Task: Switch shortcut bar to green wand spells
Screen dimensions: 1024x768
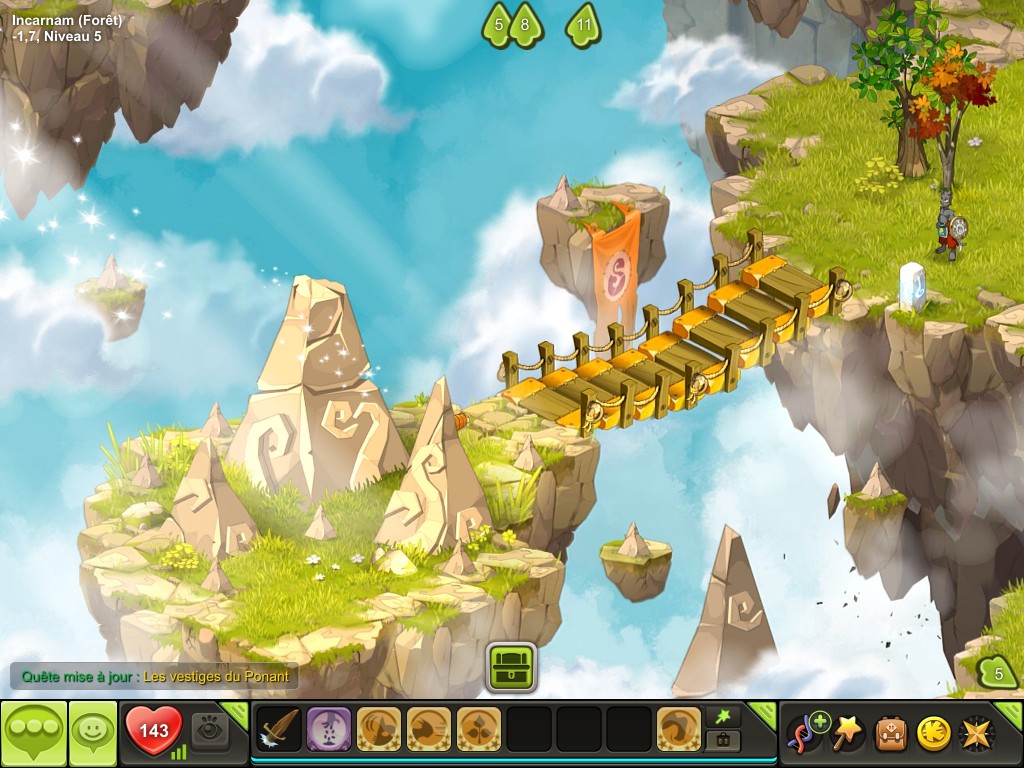Action: click(722, 714)
